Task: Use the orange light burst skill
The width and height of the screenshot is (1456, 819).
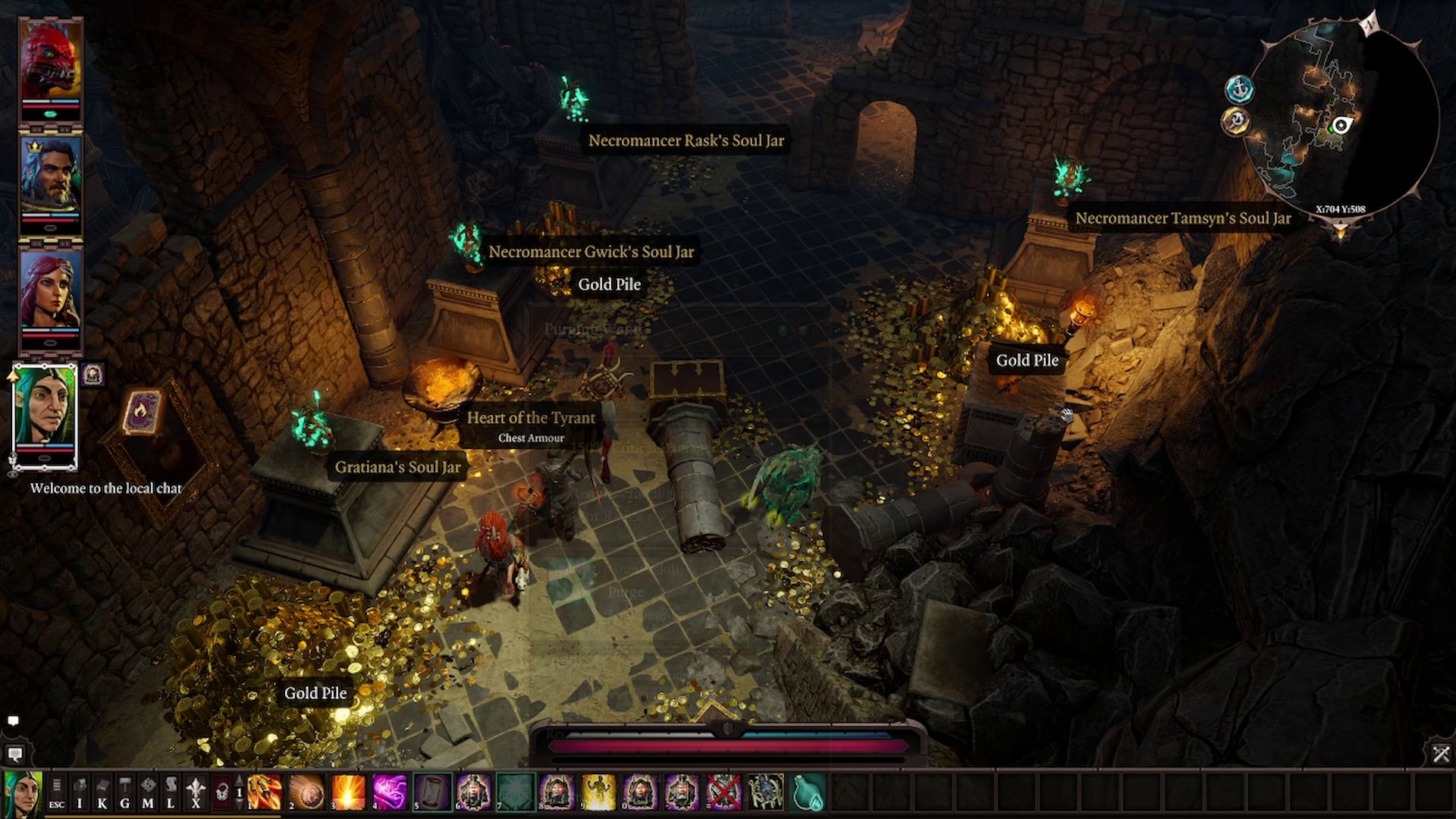Action: (x=348, y=793)
